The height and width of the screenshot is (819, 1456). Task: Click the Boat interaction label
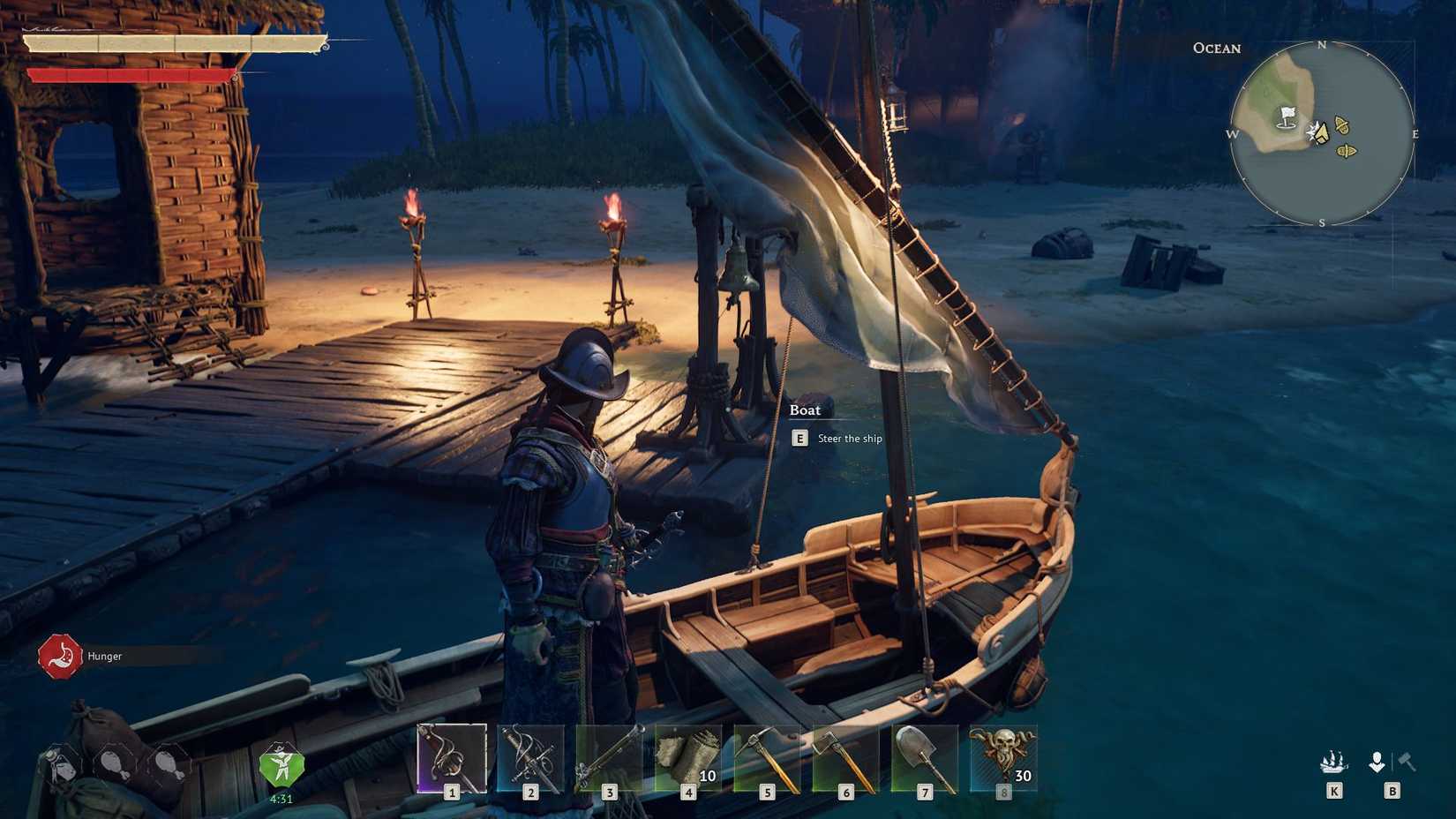click(806, 409)
